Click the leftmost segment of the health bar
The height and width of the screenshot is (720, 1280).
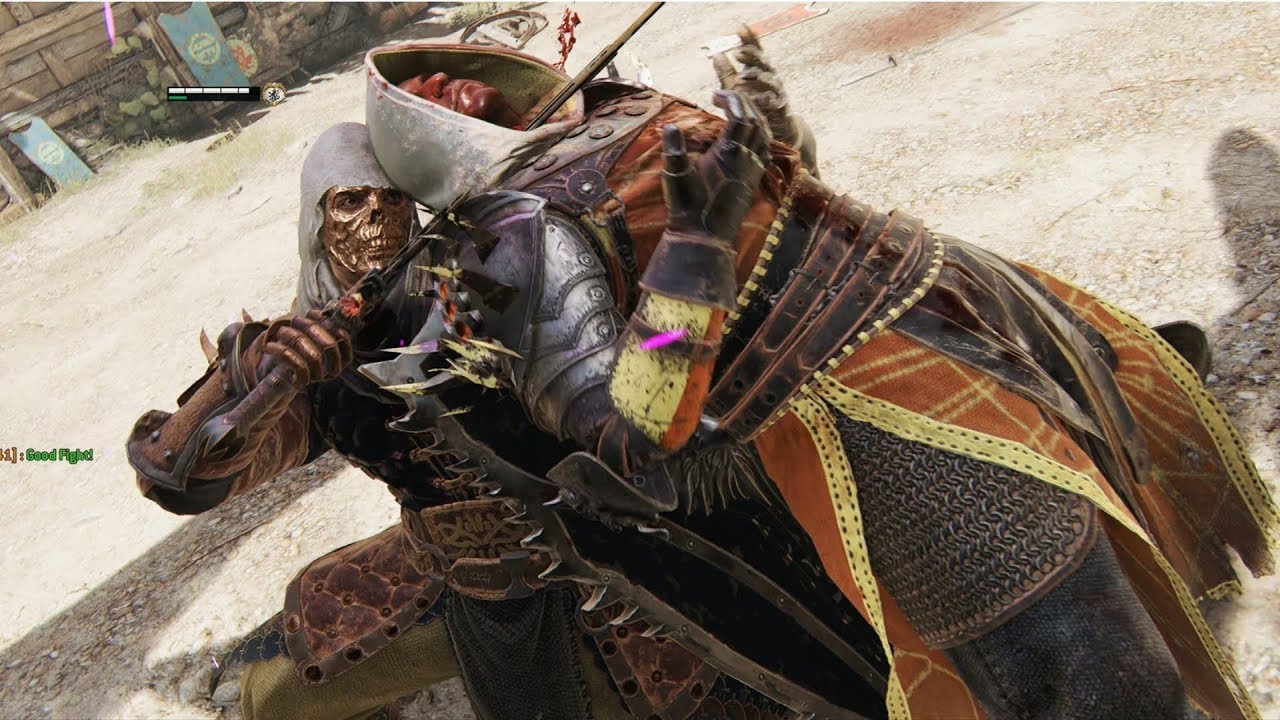(x=178, y=91)
